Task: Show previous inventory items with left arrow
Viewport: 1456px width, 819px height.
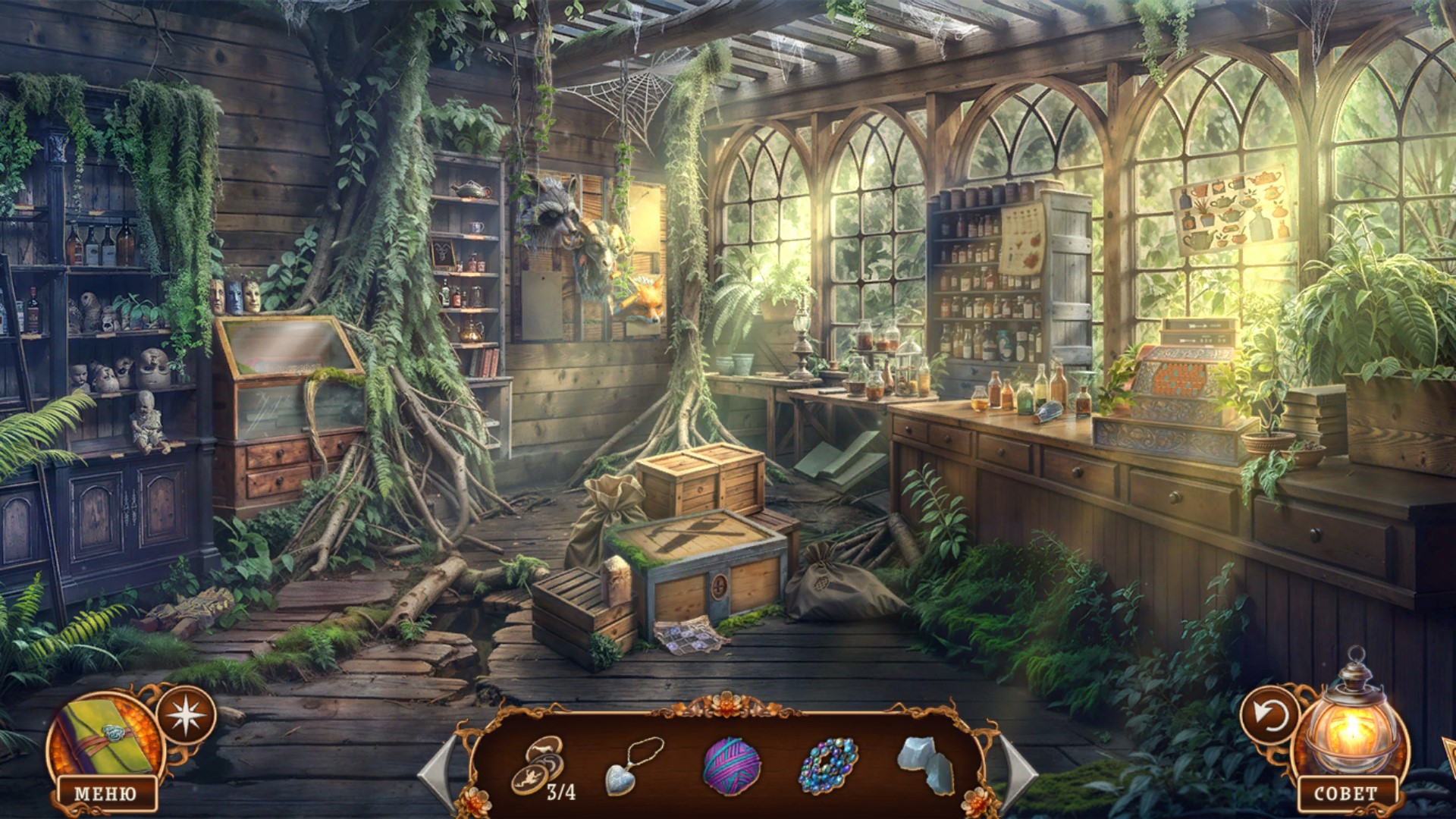Action: [x=438, y=770]
